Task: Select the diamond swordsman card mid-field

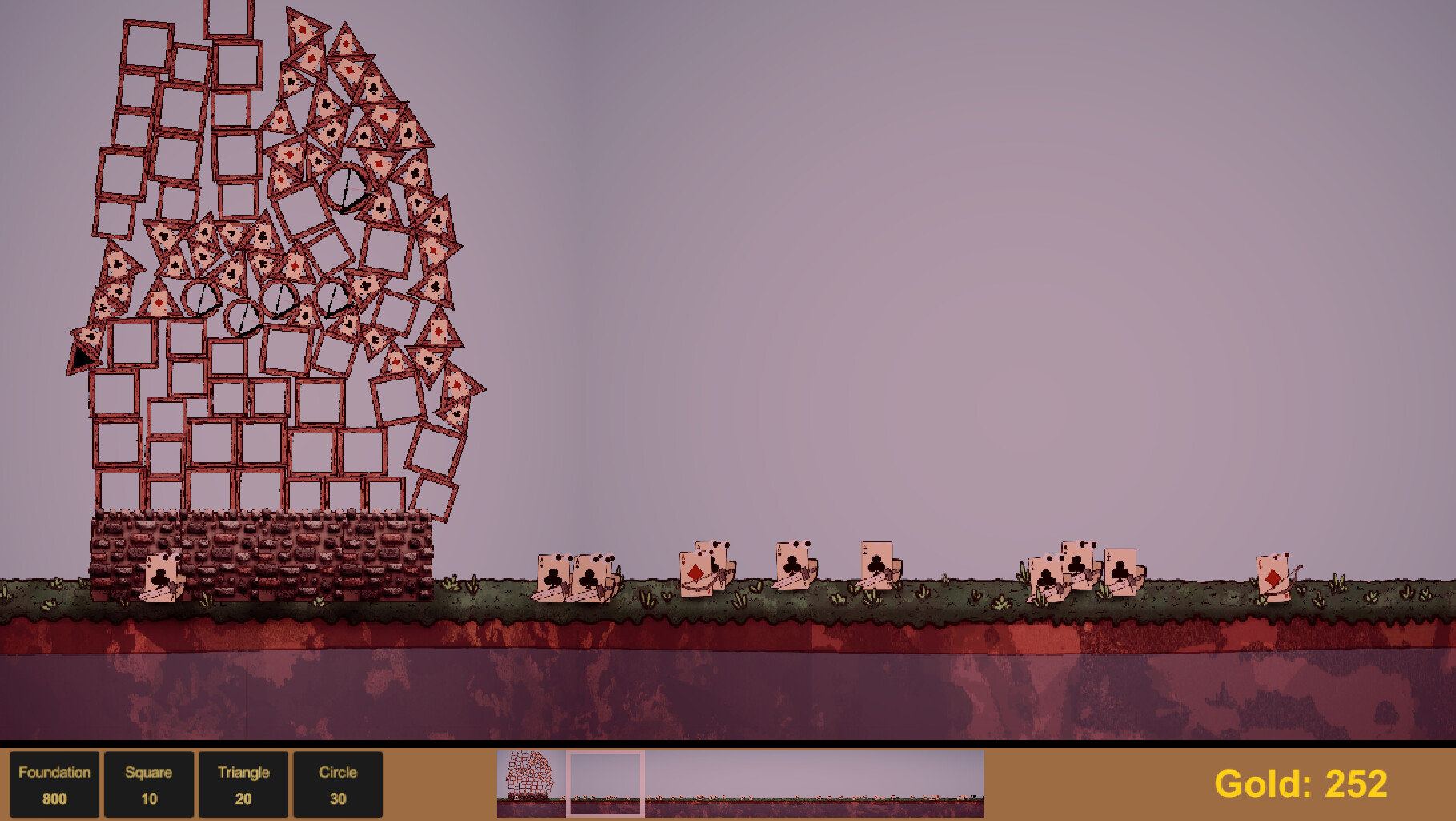Action: coord(695,575)
